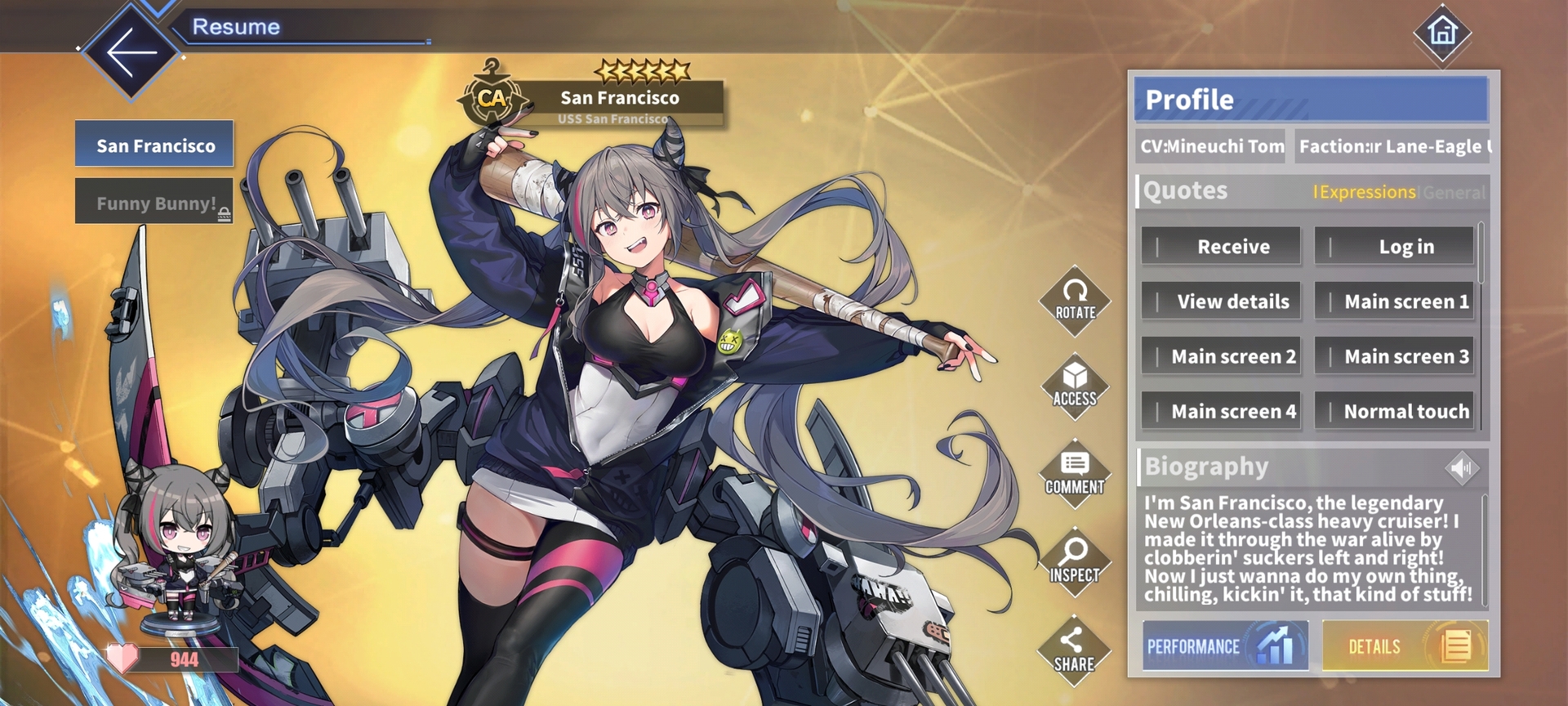
Task: Play the Log in quote
Action: (x=1394, y=246)
